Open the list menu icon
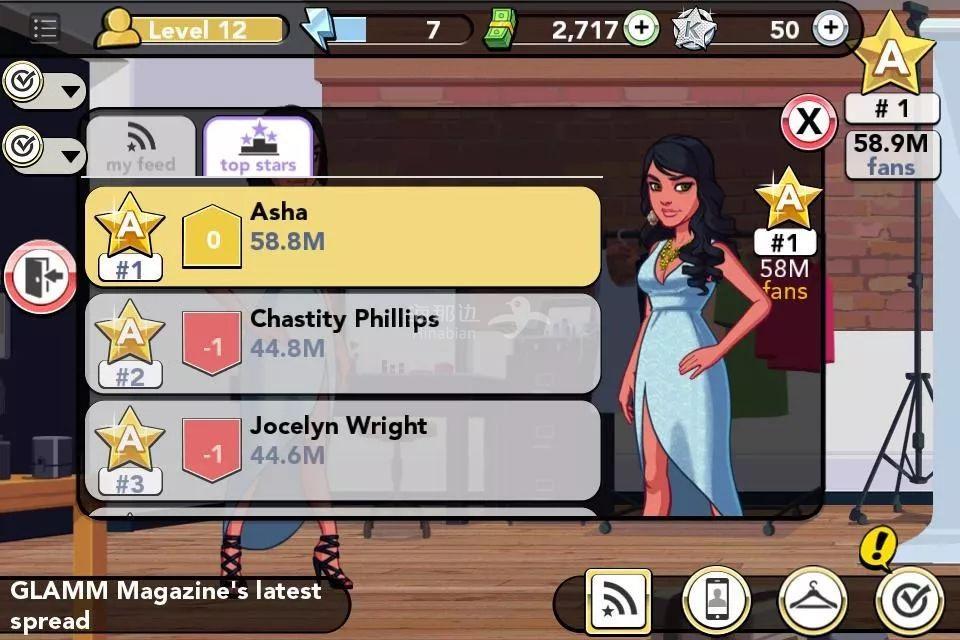The width and height of the screenshot is (960, 640). coord(44,28)
